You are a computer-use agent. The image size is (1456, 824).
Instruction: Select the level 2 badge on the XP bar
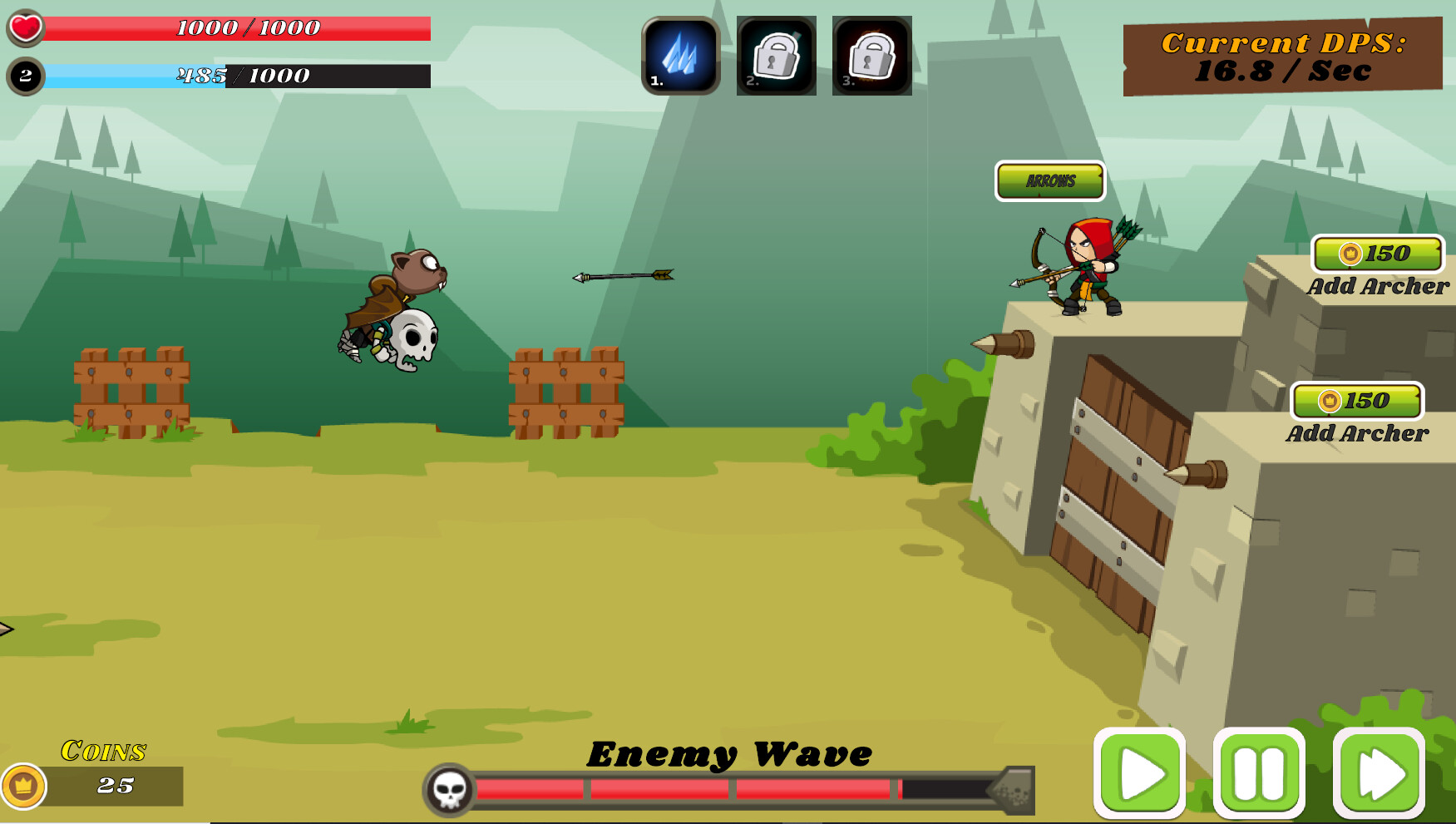tap(25, 76)
